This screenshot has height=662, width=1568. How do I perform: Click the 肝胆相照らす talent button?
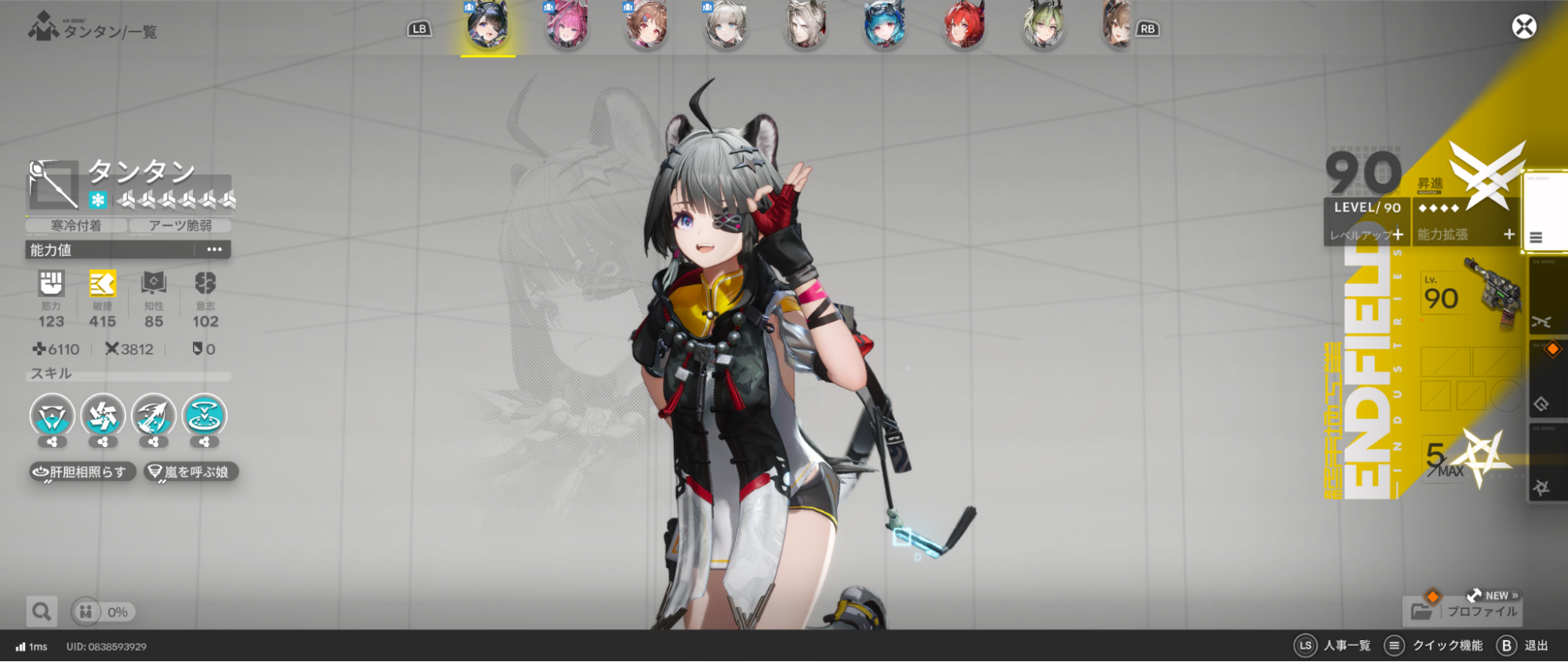[82, 471]
